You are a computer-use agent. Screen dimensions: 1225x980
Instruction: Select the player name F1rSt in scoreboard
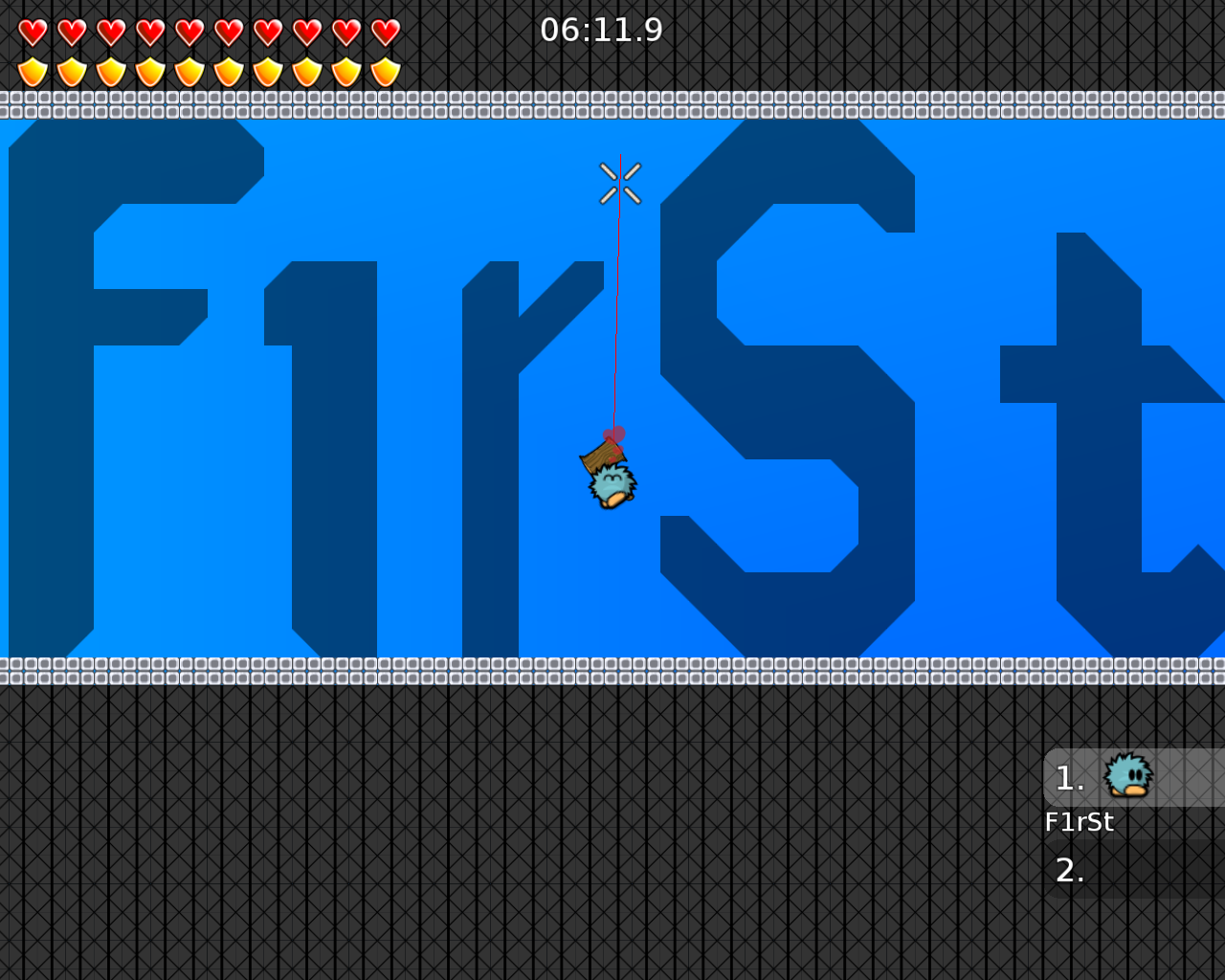click(x=1080, y=821)
